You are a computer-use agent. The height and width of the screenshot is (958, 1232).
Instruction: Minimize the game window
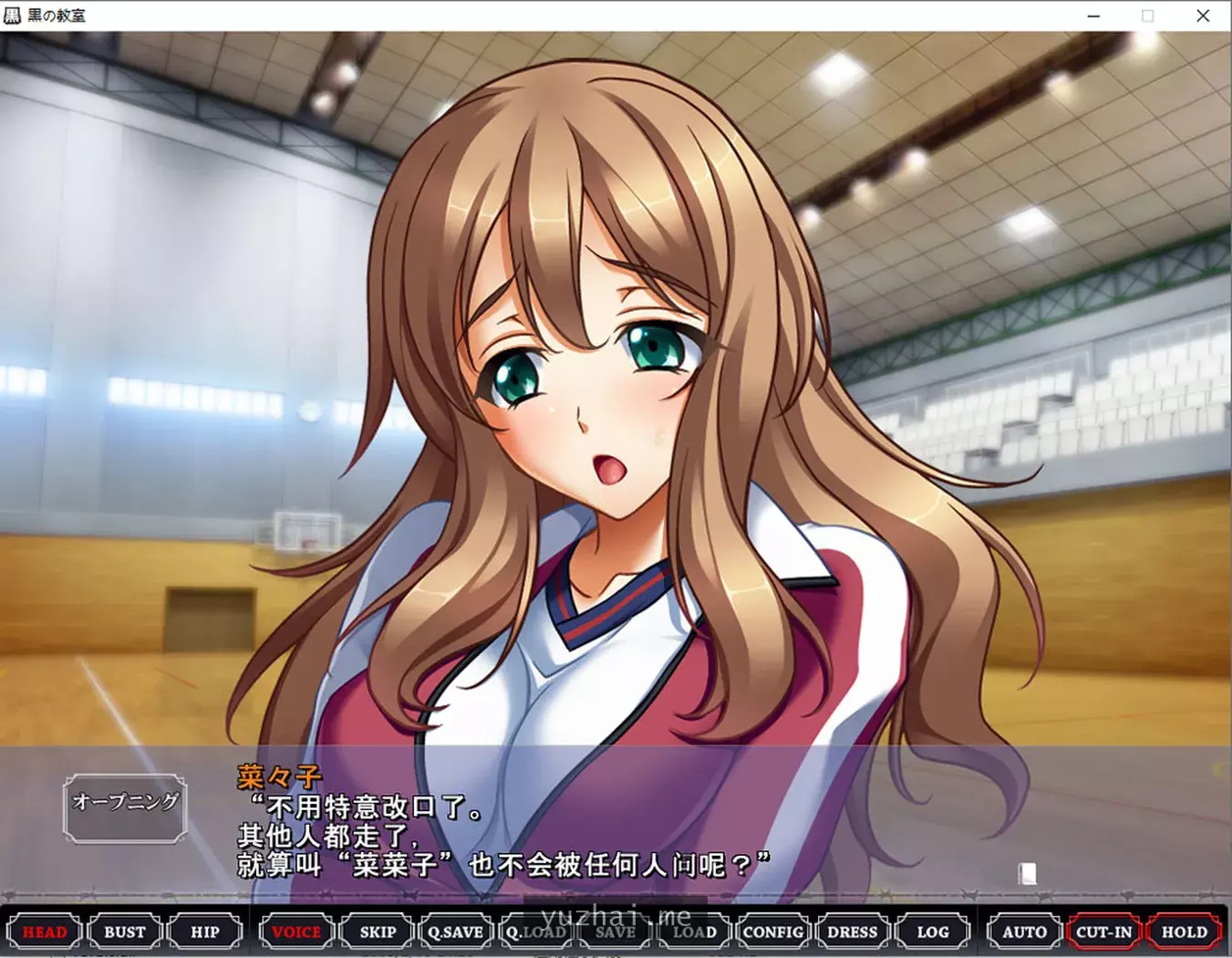tap(1092, 16)
